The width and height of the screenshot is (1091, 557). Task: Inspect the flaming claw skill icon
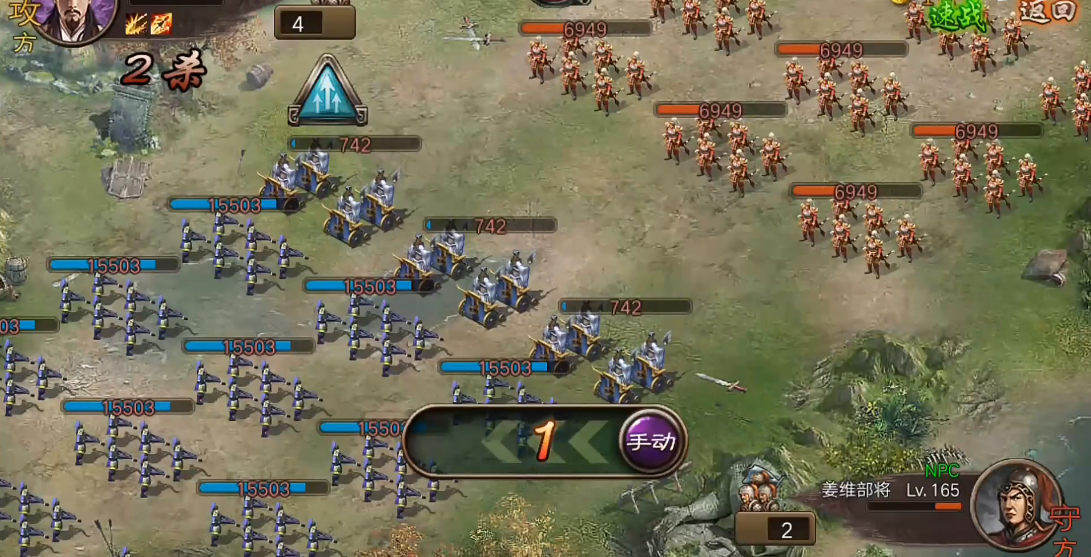click(136, 24)
